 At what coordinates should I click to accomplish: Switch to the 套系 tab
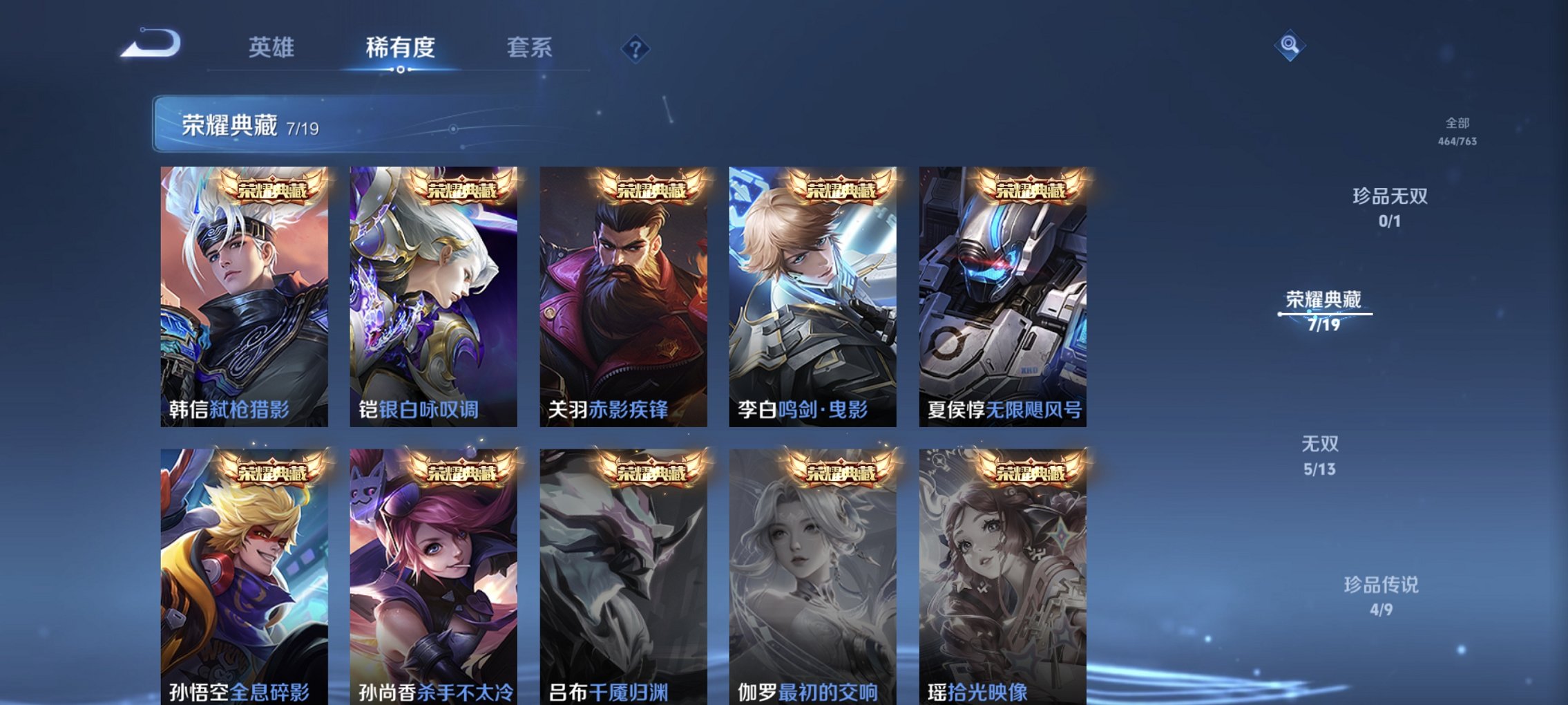coord(530,48)
